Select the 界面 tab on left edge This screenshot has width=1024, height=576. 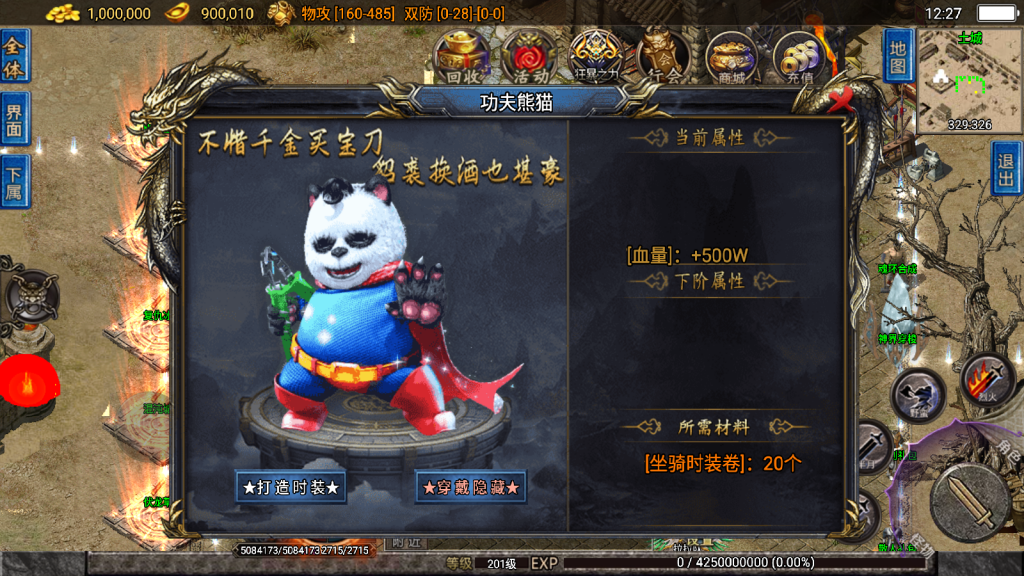(15, 118)
